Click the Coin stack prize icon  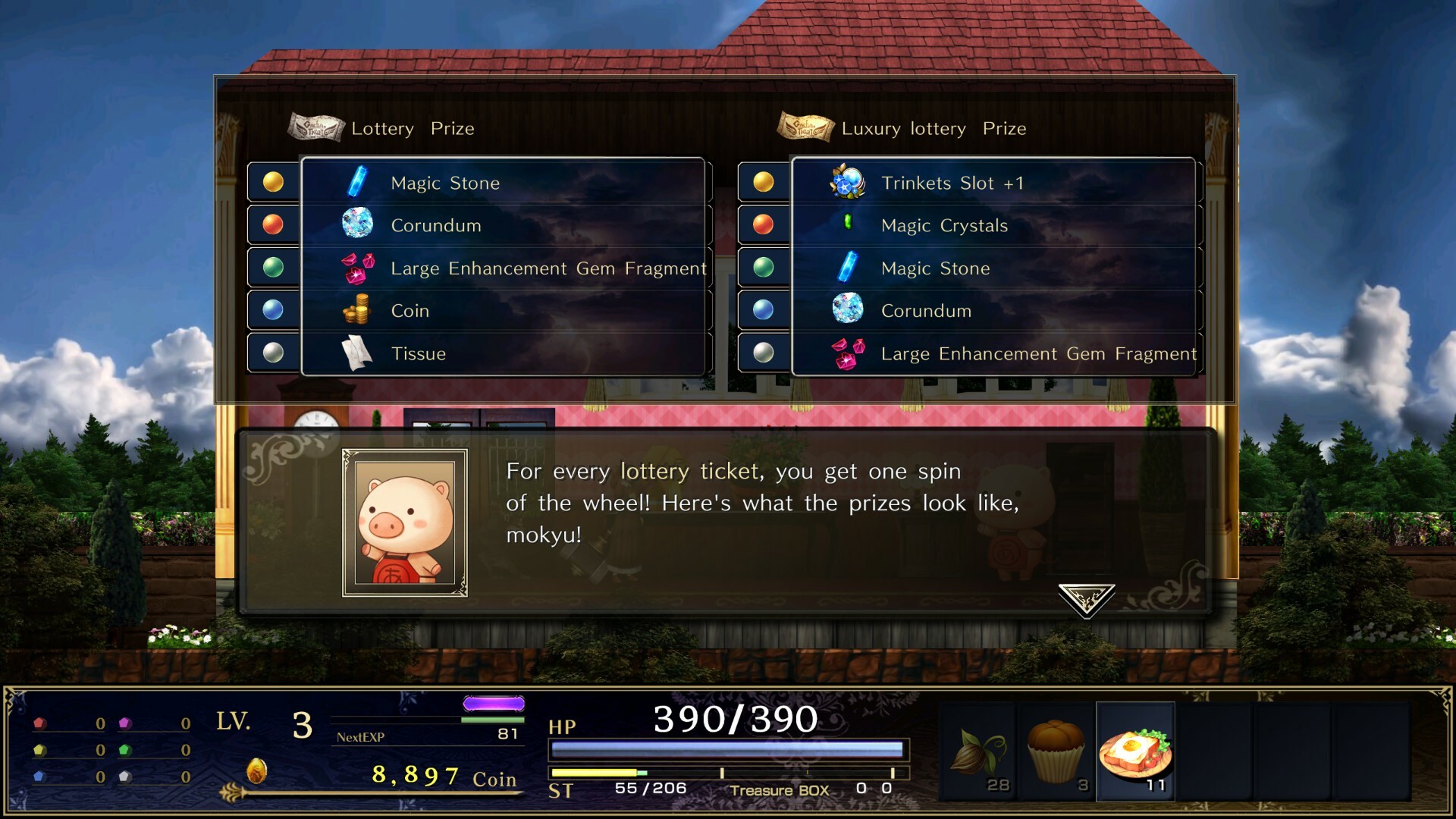pos(358,309)
